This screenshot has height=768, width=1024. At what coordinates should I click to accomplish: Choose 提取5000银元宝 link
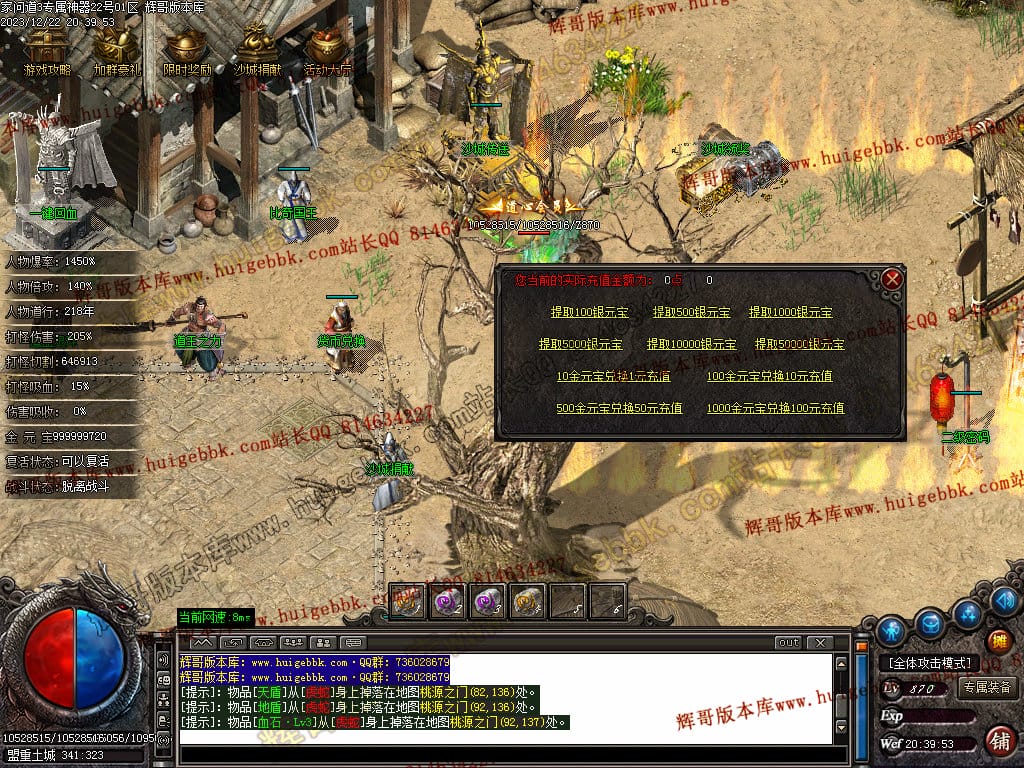point(580,344)
